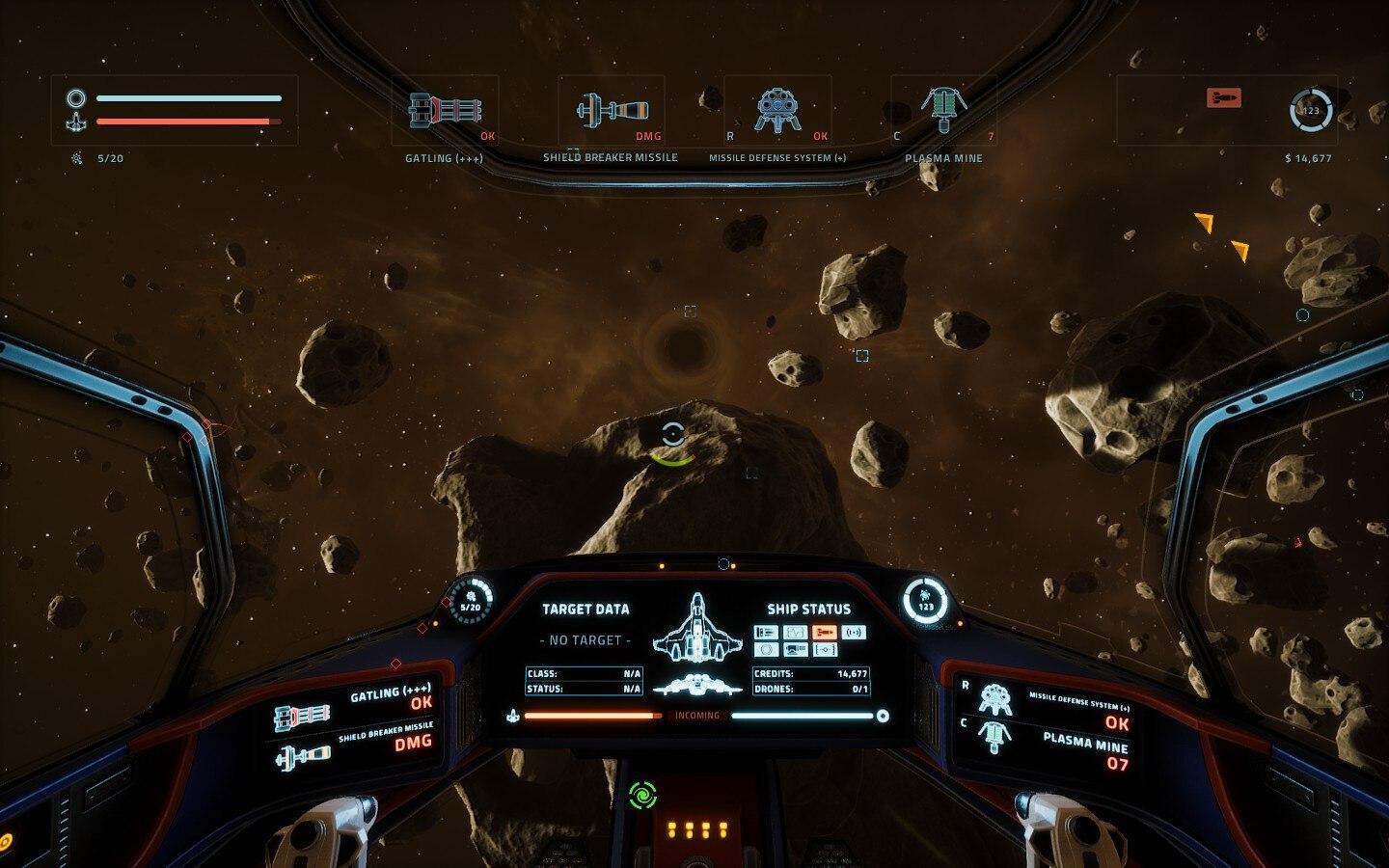Click the Target Data panel on the cockpit
Viewport: 1389px width, 868px height.
click(585, 646)
